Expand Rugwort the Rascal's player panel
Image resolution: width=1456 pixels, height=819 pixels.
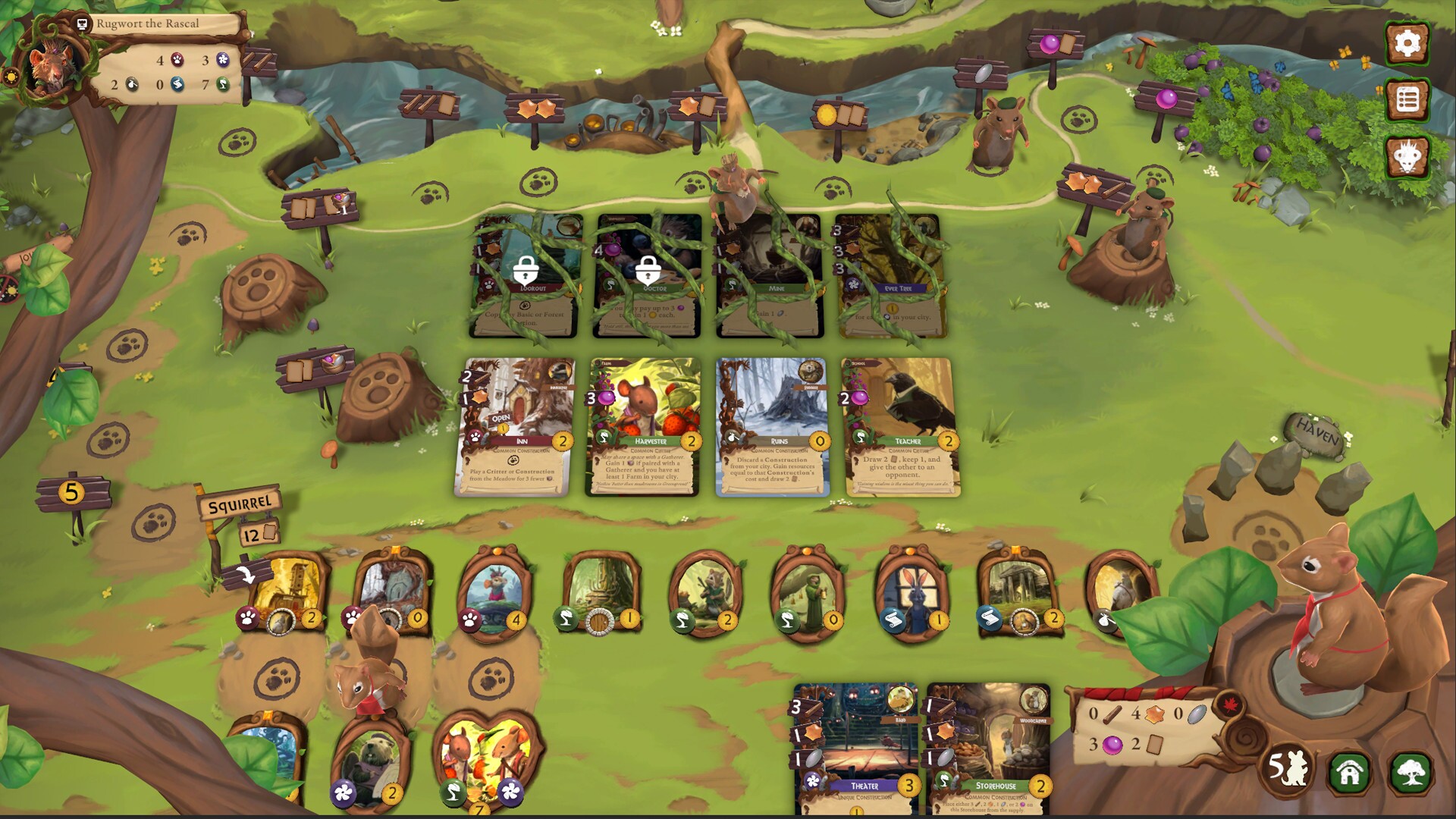(148, 24)
